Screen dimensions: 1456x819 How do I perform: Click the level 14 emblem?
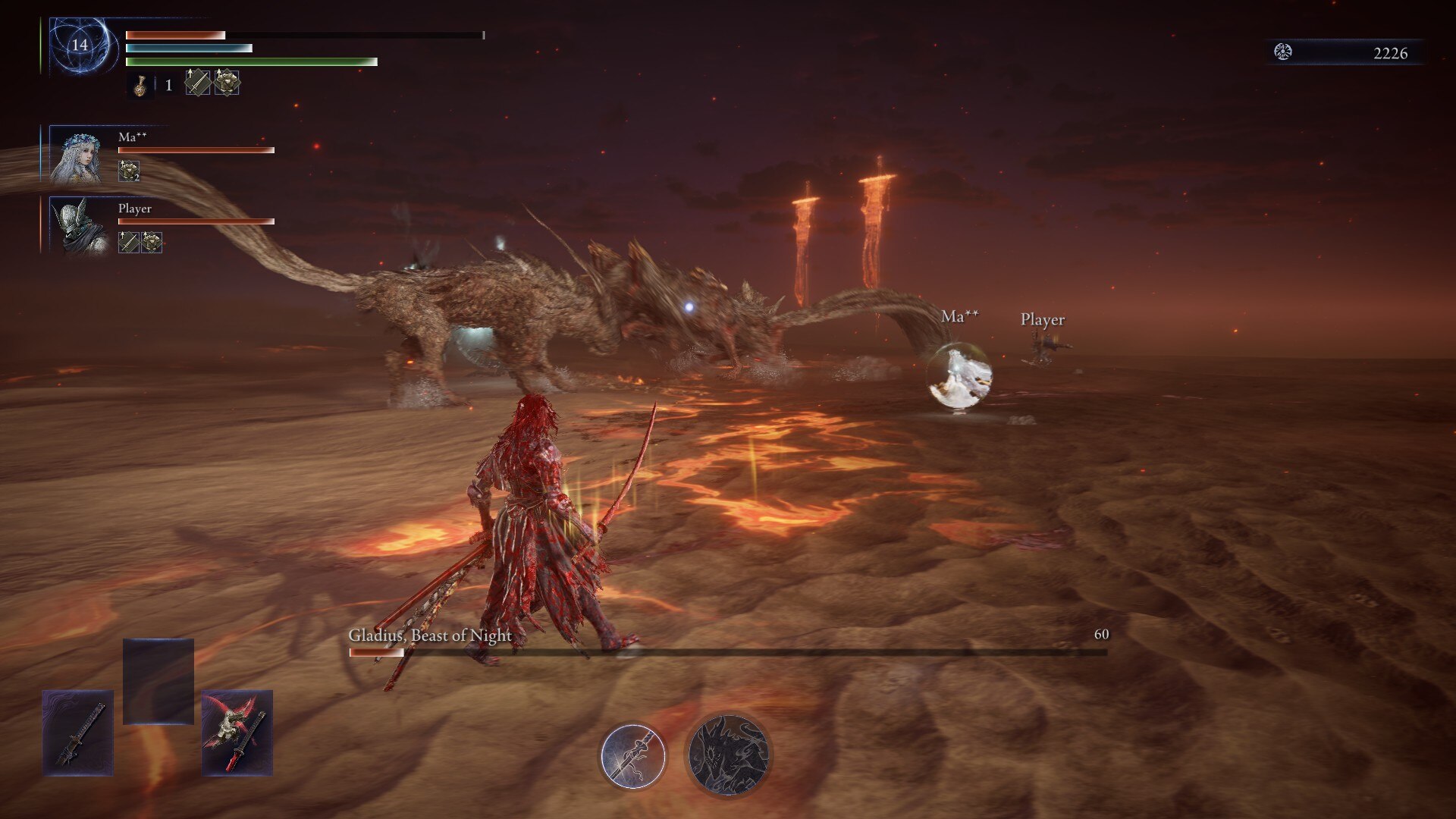[80, 45]
